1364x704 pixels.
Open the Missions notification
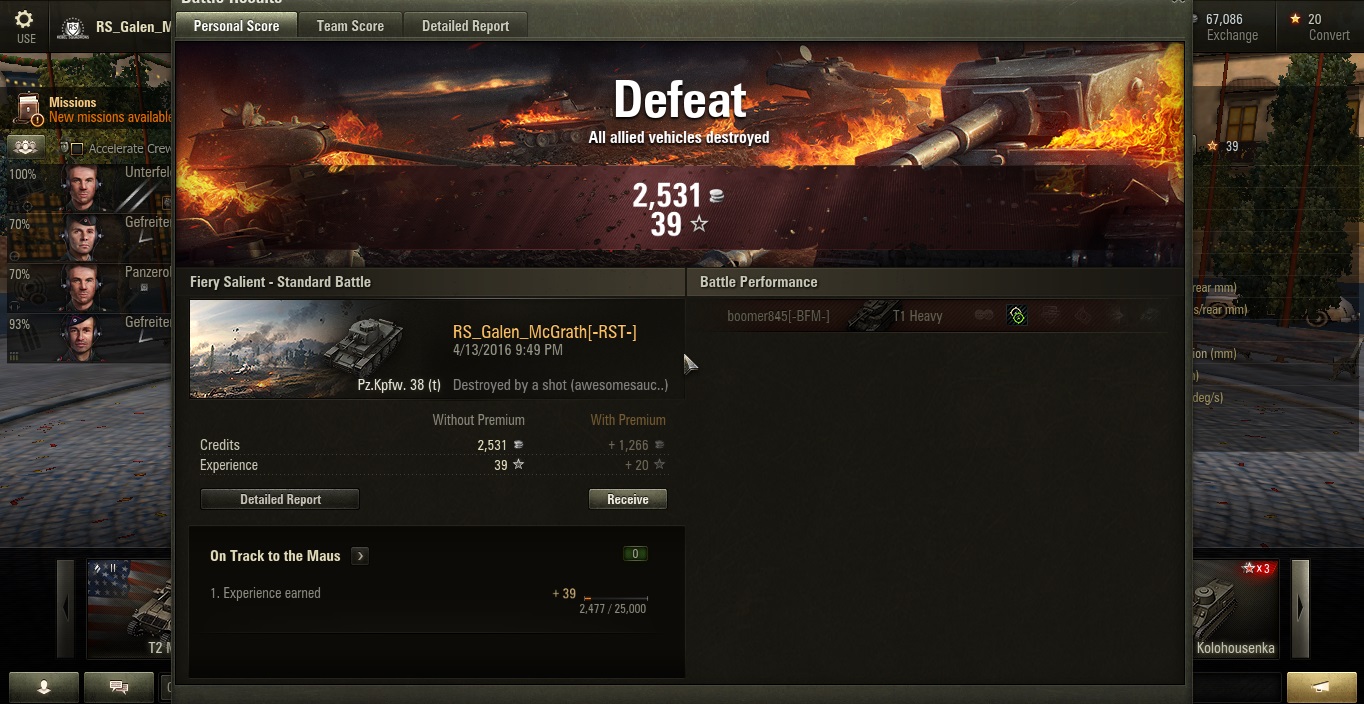95,109
